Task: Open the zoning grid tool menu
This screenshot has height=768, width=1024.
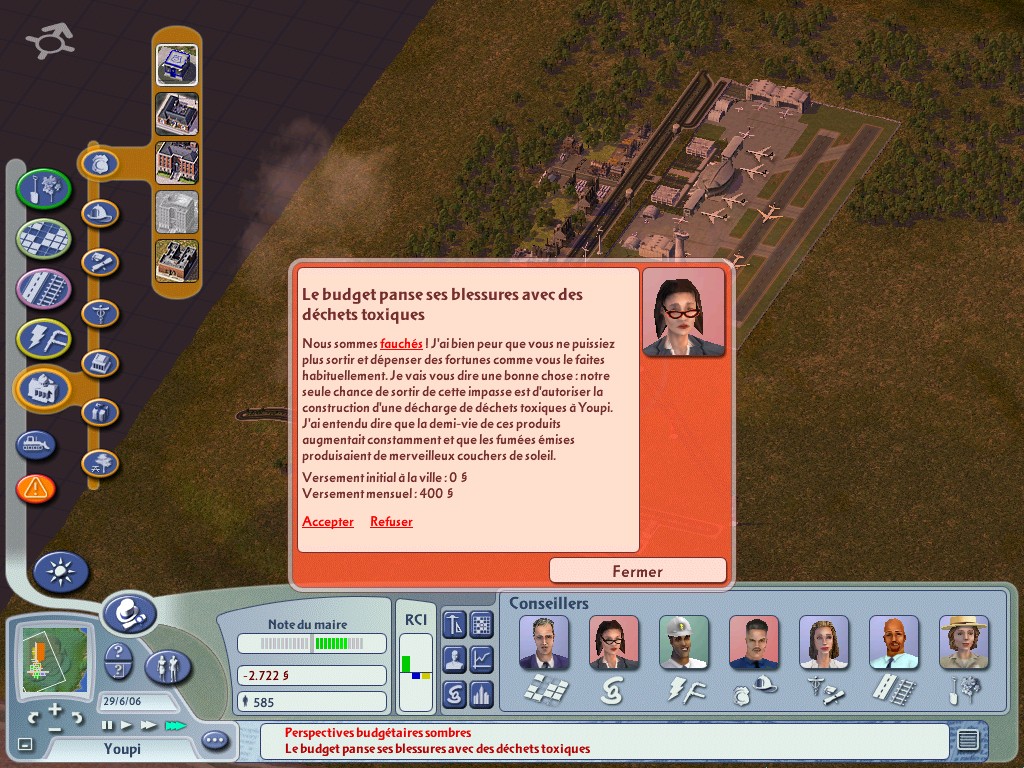Action: pyautogui.click(x=44, y=239)
